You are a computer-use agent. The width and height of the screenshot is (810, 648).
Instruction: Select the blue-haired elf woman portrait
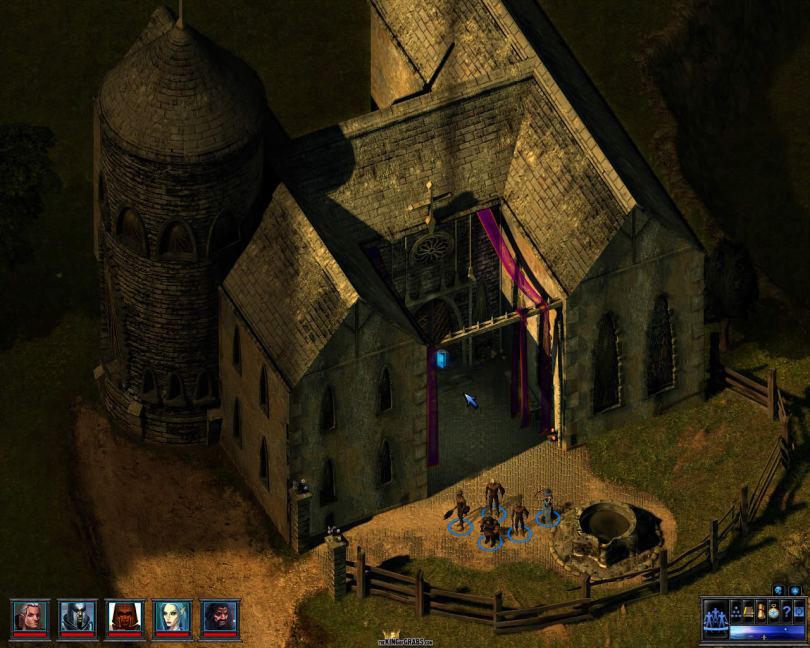click(173, 617)
